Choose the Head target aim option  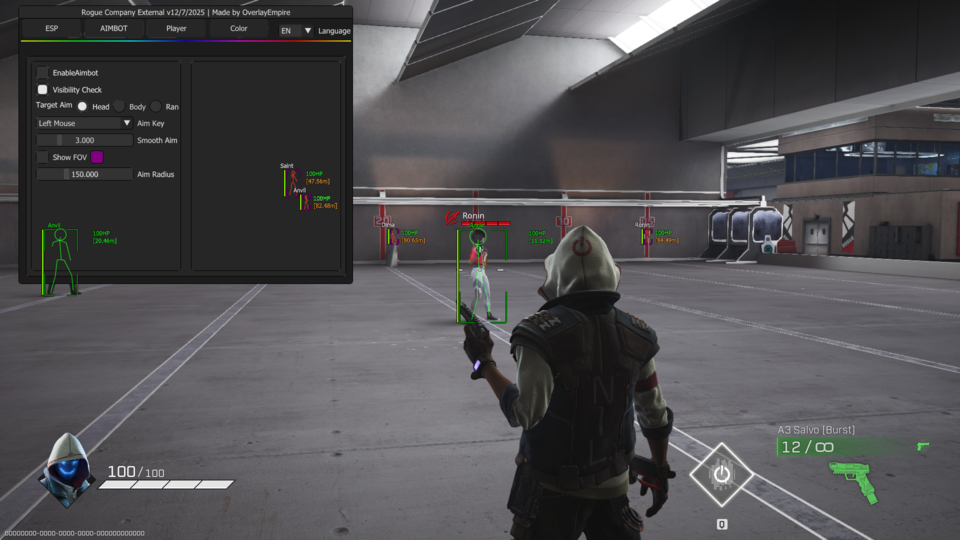pos(82,106)
